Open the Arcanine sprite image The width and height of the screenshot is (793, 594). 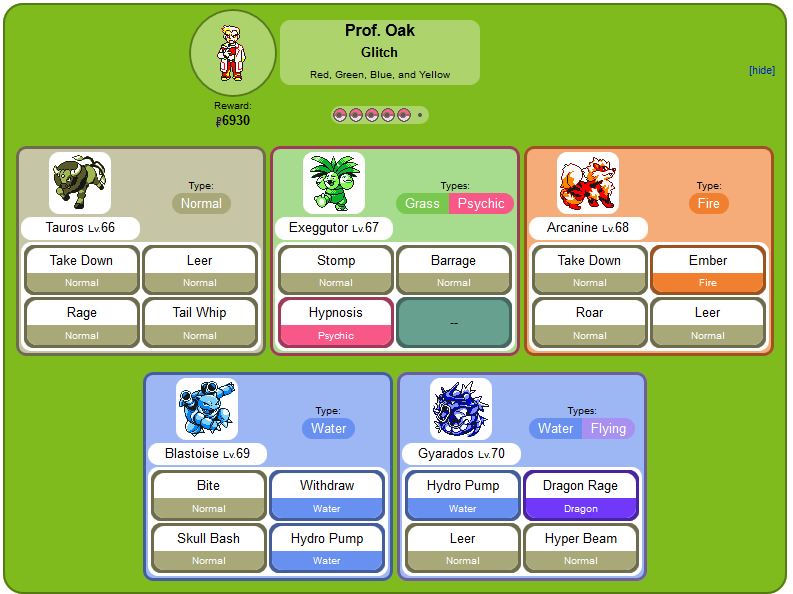(x=588, y=182)
